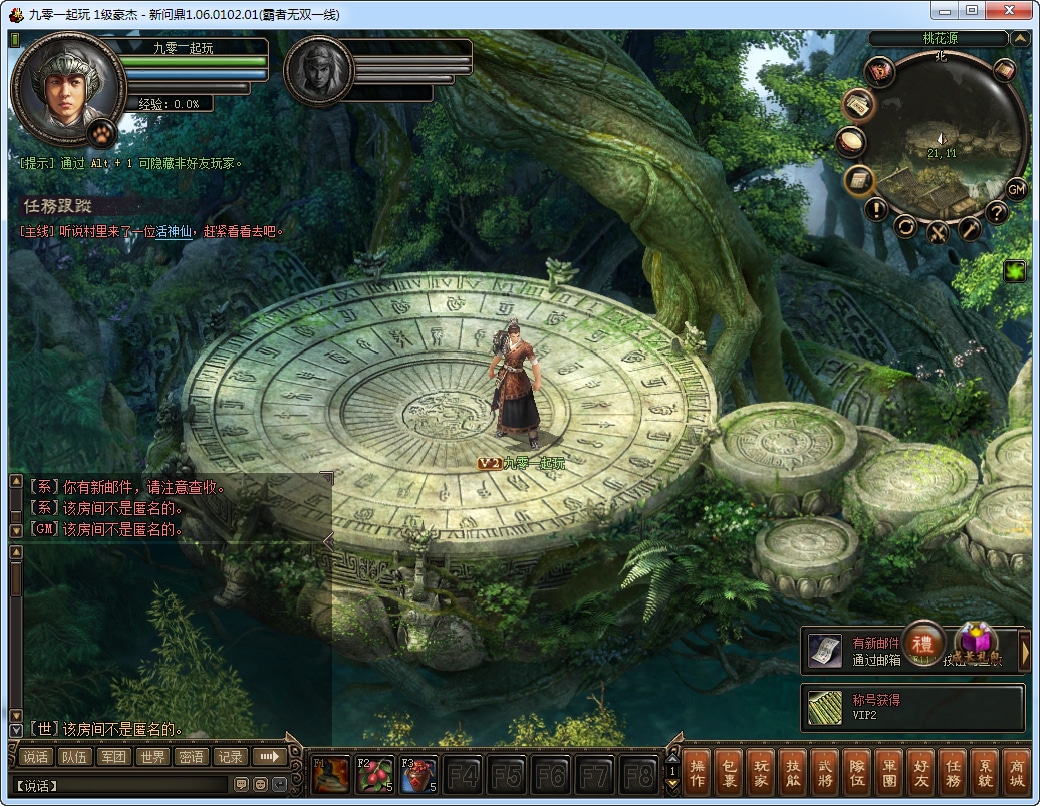Collapse the minimap with the arrow button
The height and width of the screenshot is (806, 1040).
point(1020,39)
